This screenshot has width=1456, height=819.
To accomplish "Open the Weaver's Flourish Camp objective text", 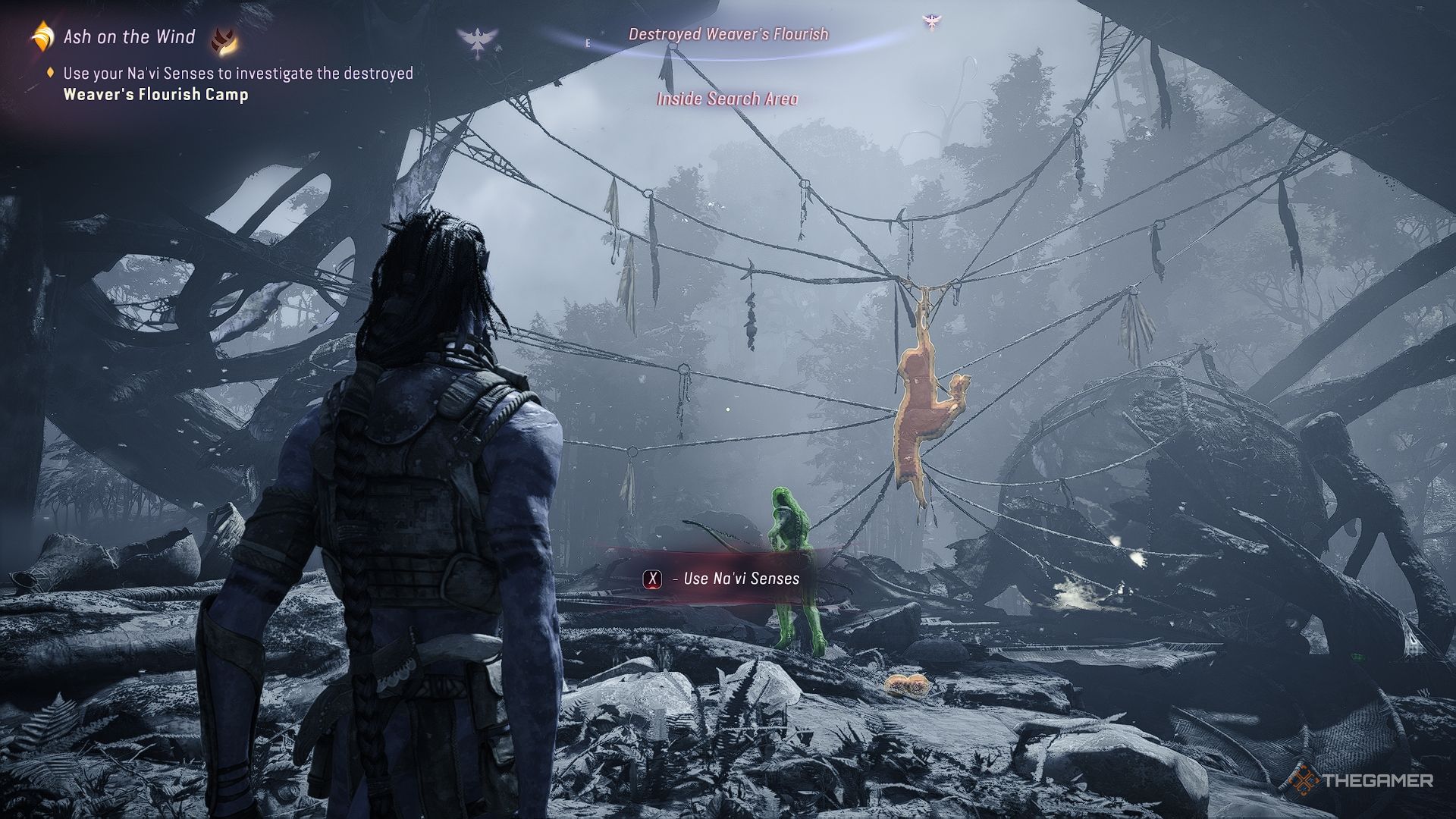I will [155, 95].
